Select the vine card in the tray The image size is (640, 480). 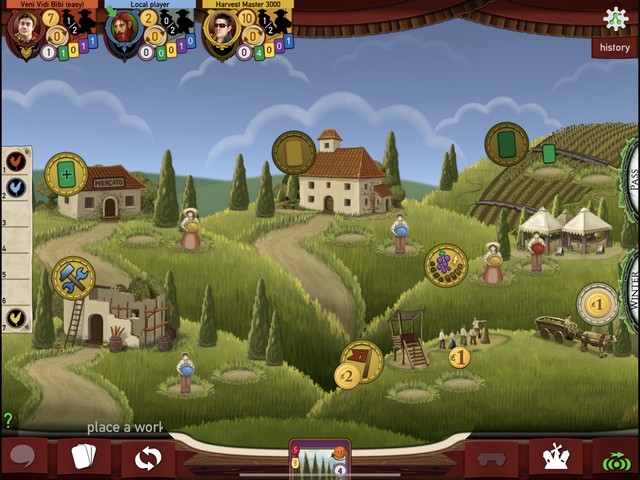(320, 459)
